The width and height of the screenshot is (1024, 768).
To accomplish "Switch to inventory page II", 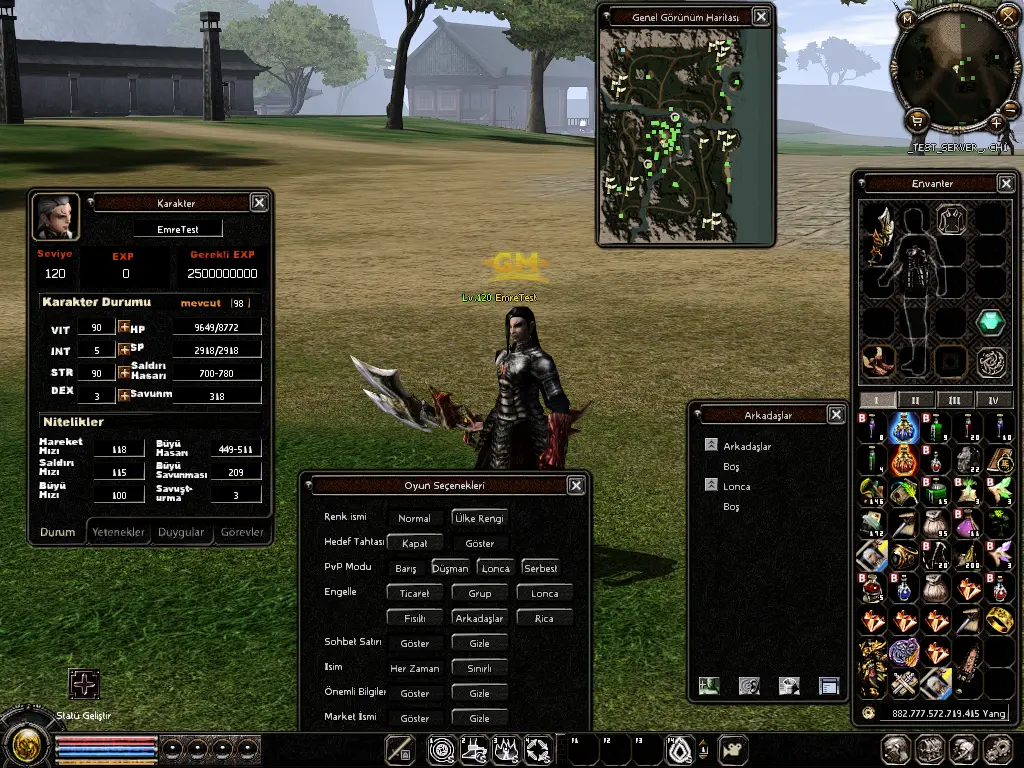I will tap(915, 400).
